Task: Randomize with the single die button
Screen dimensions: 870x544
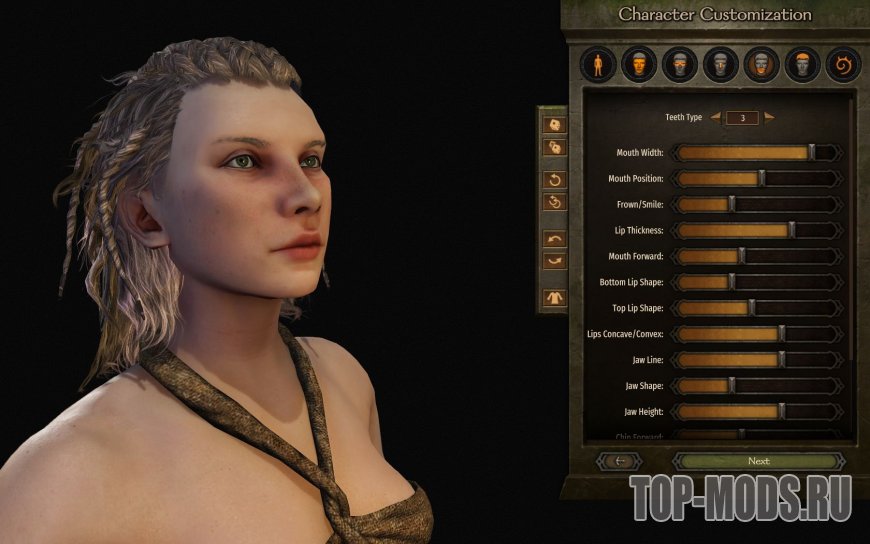Action: pyautogui.click(x=553, y=125)
